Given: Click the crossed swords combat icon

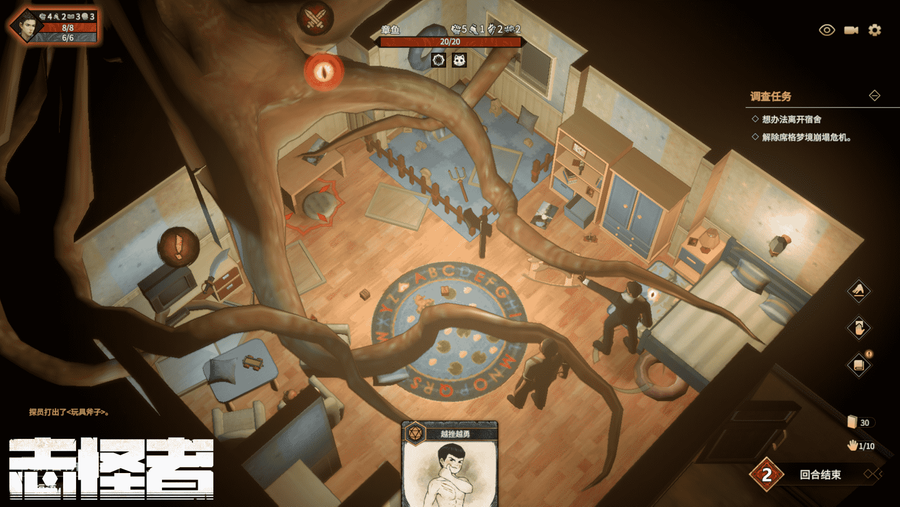Looking at the screenshot, I should [315, 17].
